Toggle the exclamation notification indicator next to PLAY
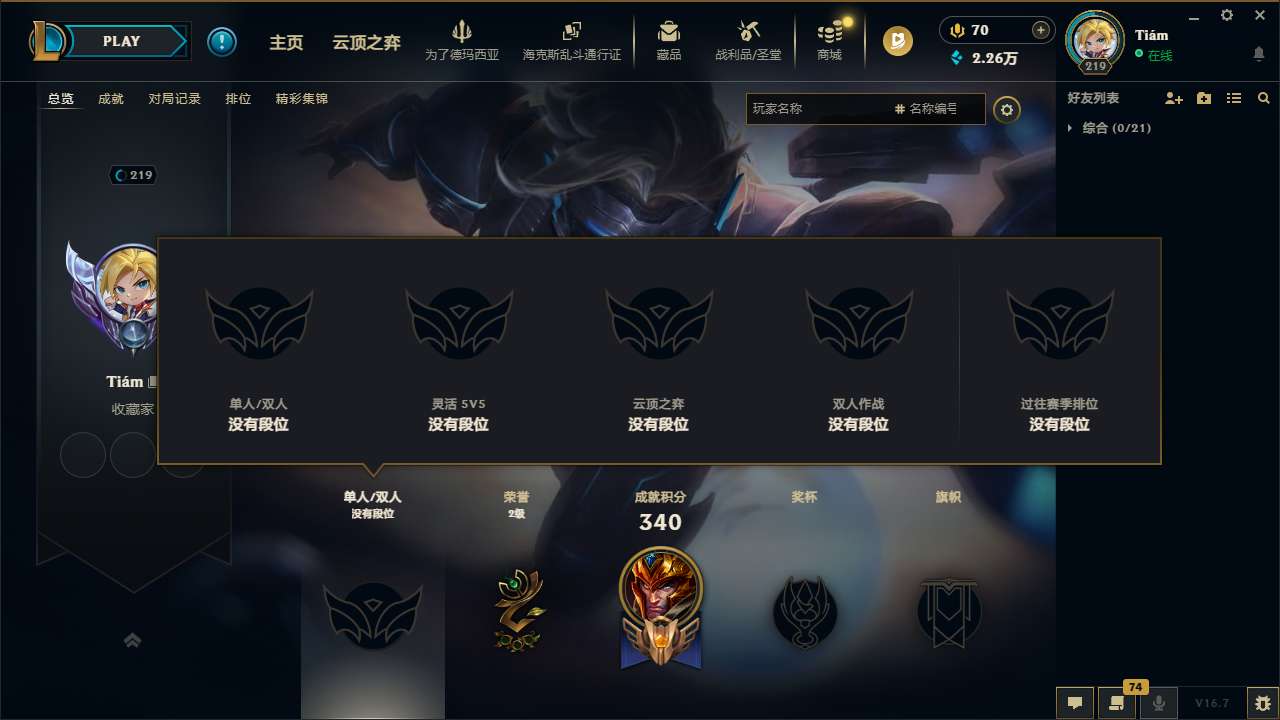This screenshot has height=720, width=1280. (222, 41)
